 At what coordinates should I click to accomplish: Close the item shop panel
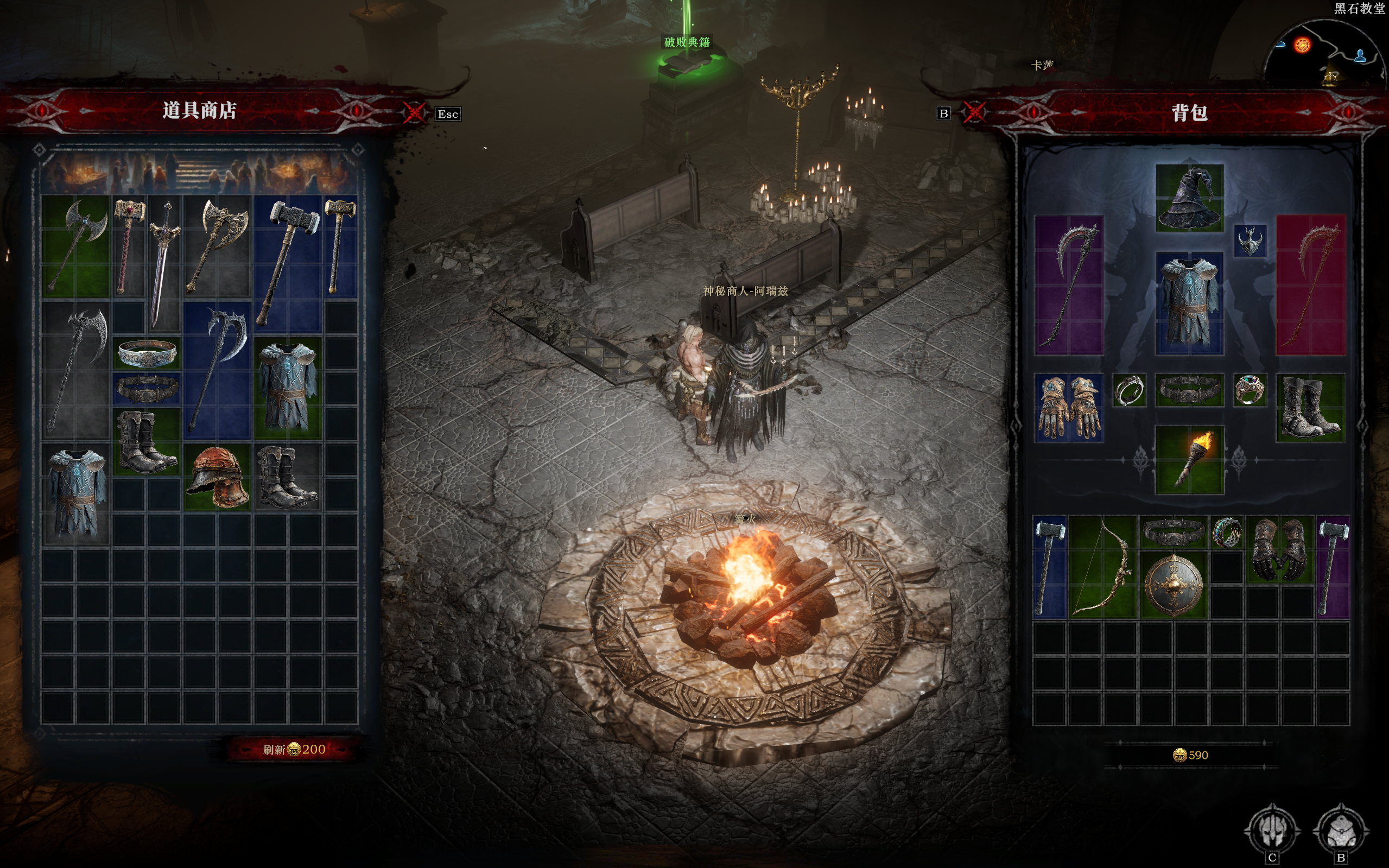click(x=414, y=112)
